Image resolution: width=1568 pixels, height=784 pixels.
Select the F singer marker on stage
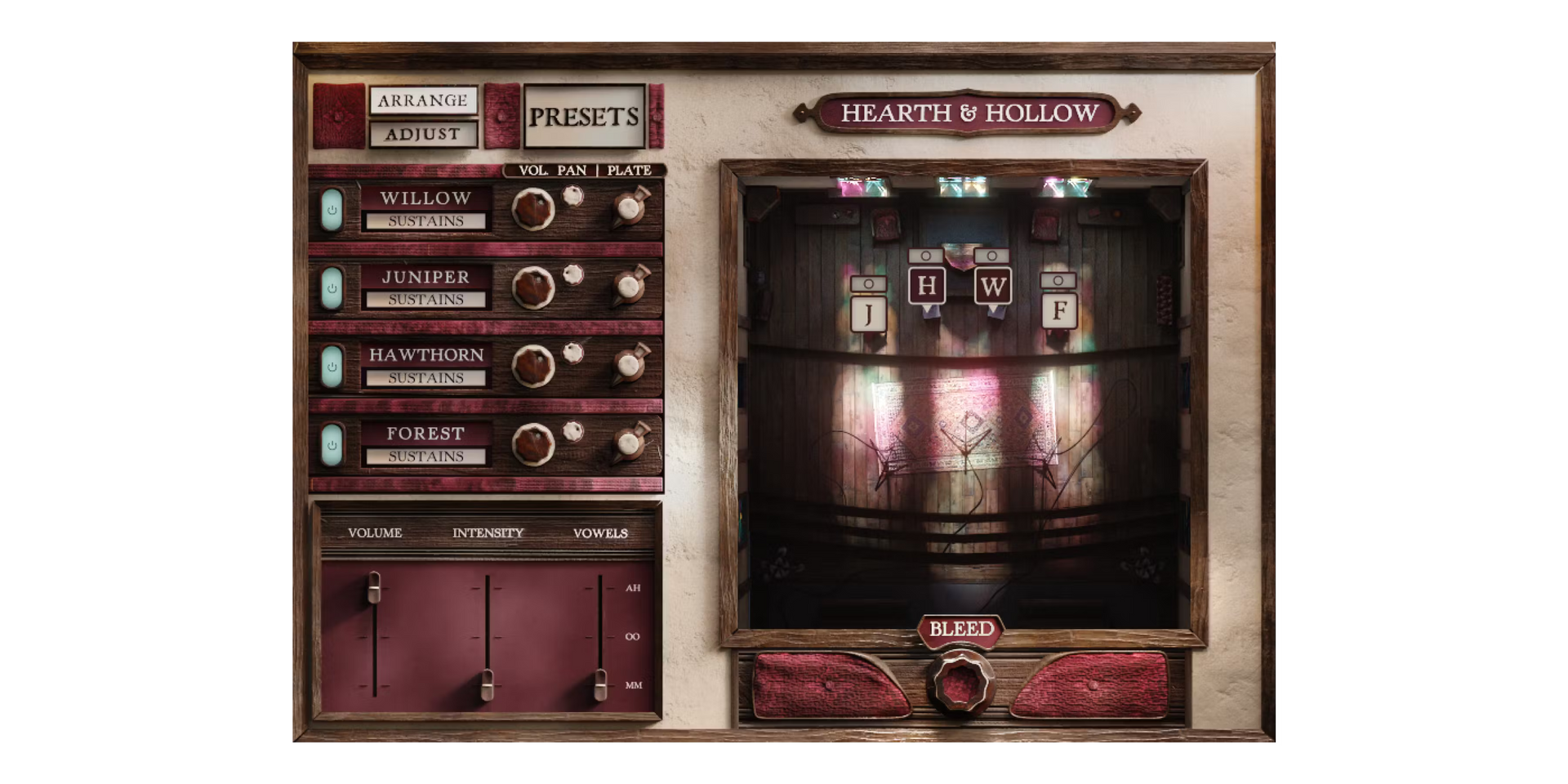tap(1059, 310)
